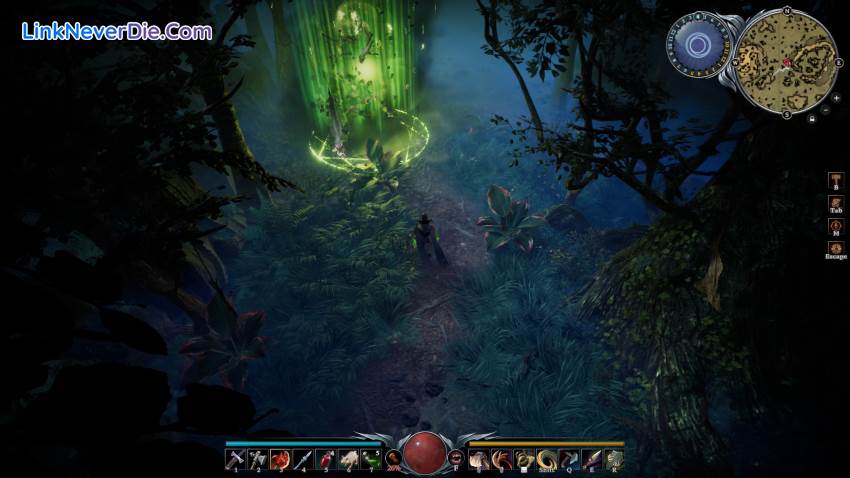Zoom in the minimap with plus button
The image size is (850, 478).
[x=836, y=98]
